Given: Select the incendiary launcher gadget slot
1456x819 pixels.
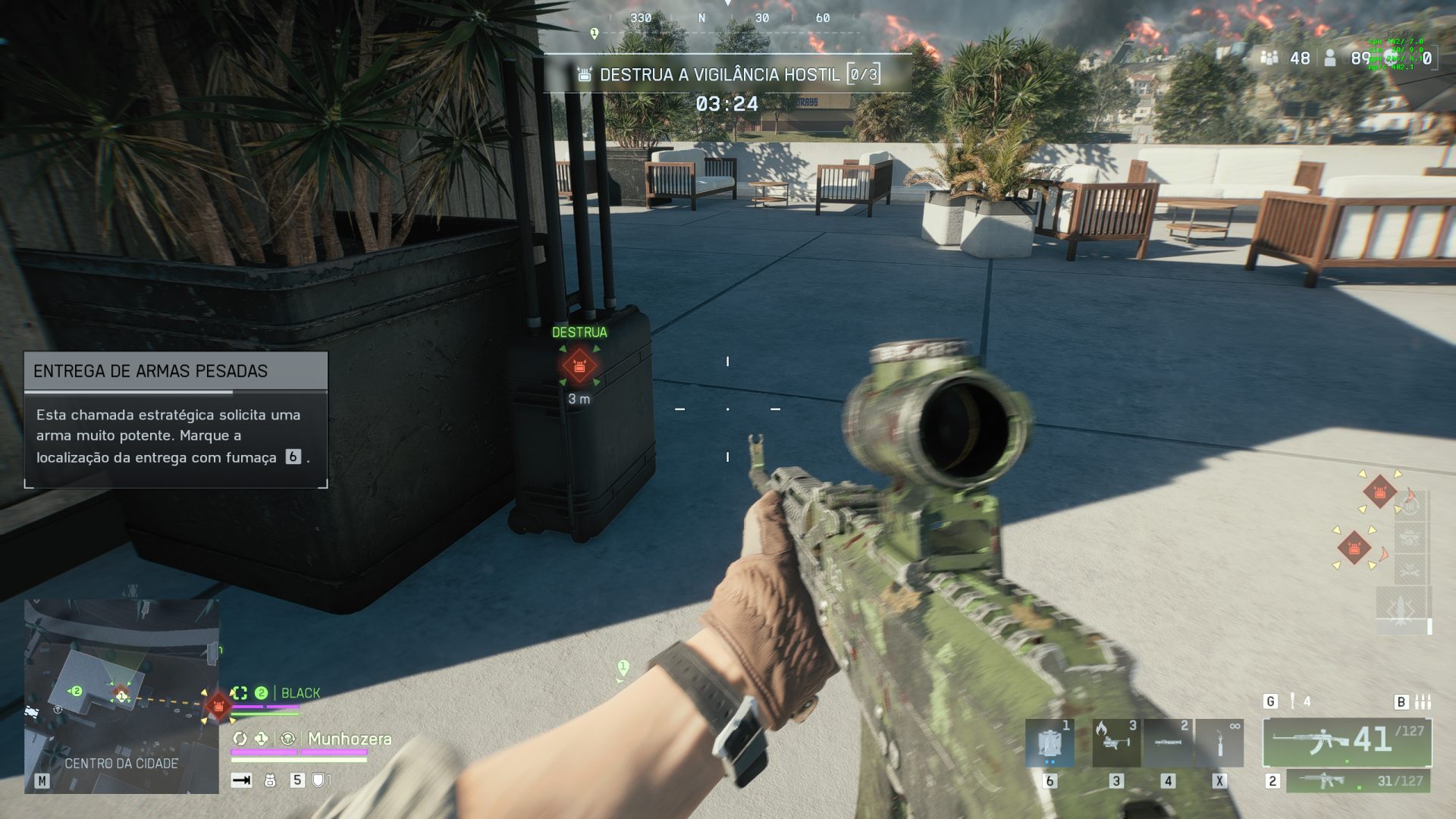Looking at the screenshot, I should (1116, 743).
